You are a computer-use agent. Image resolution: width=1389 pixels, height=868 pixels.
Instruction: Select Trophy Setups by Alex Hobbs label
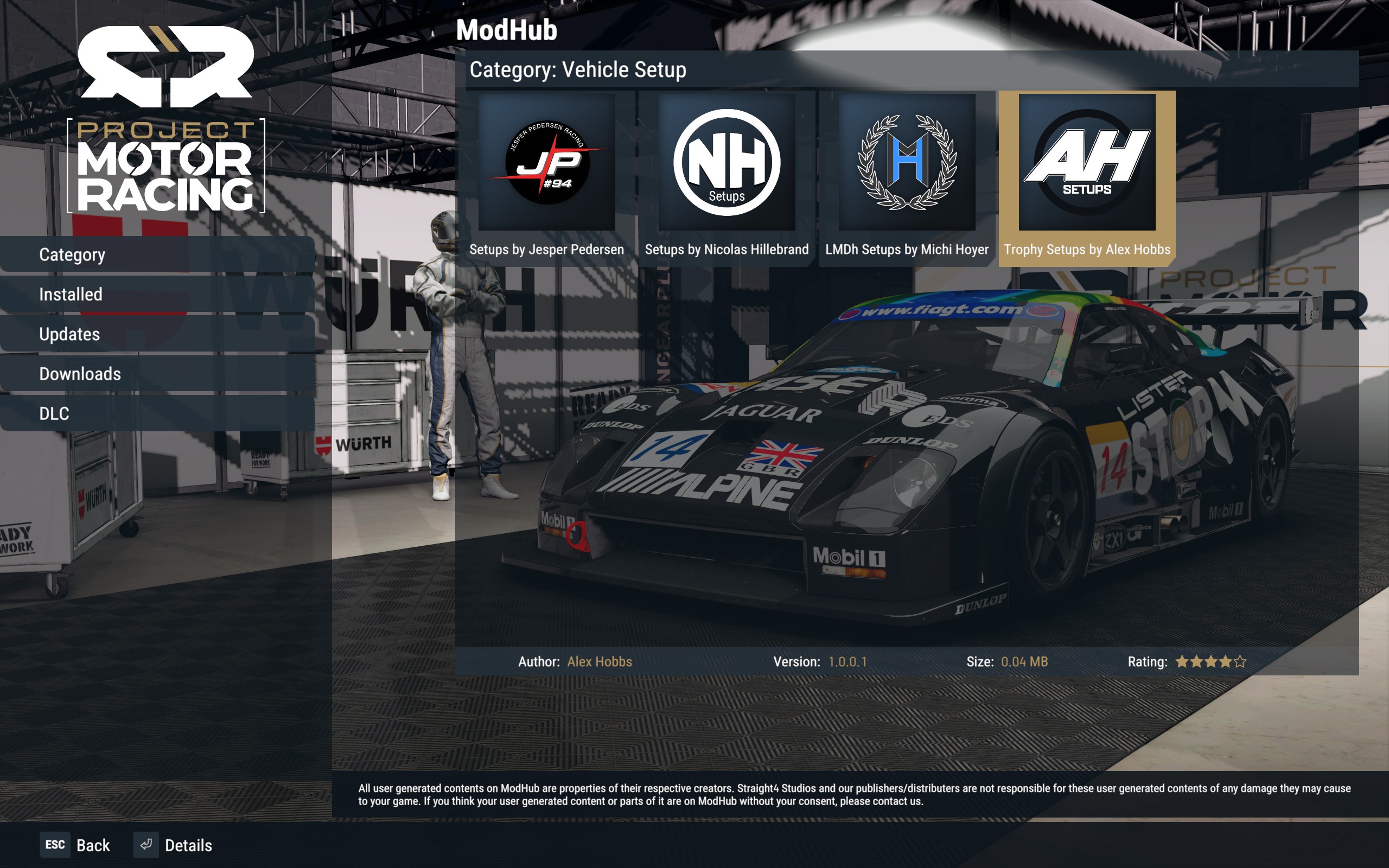pyautogui.click(x=1088, y=249)
